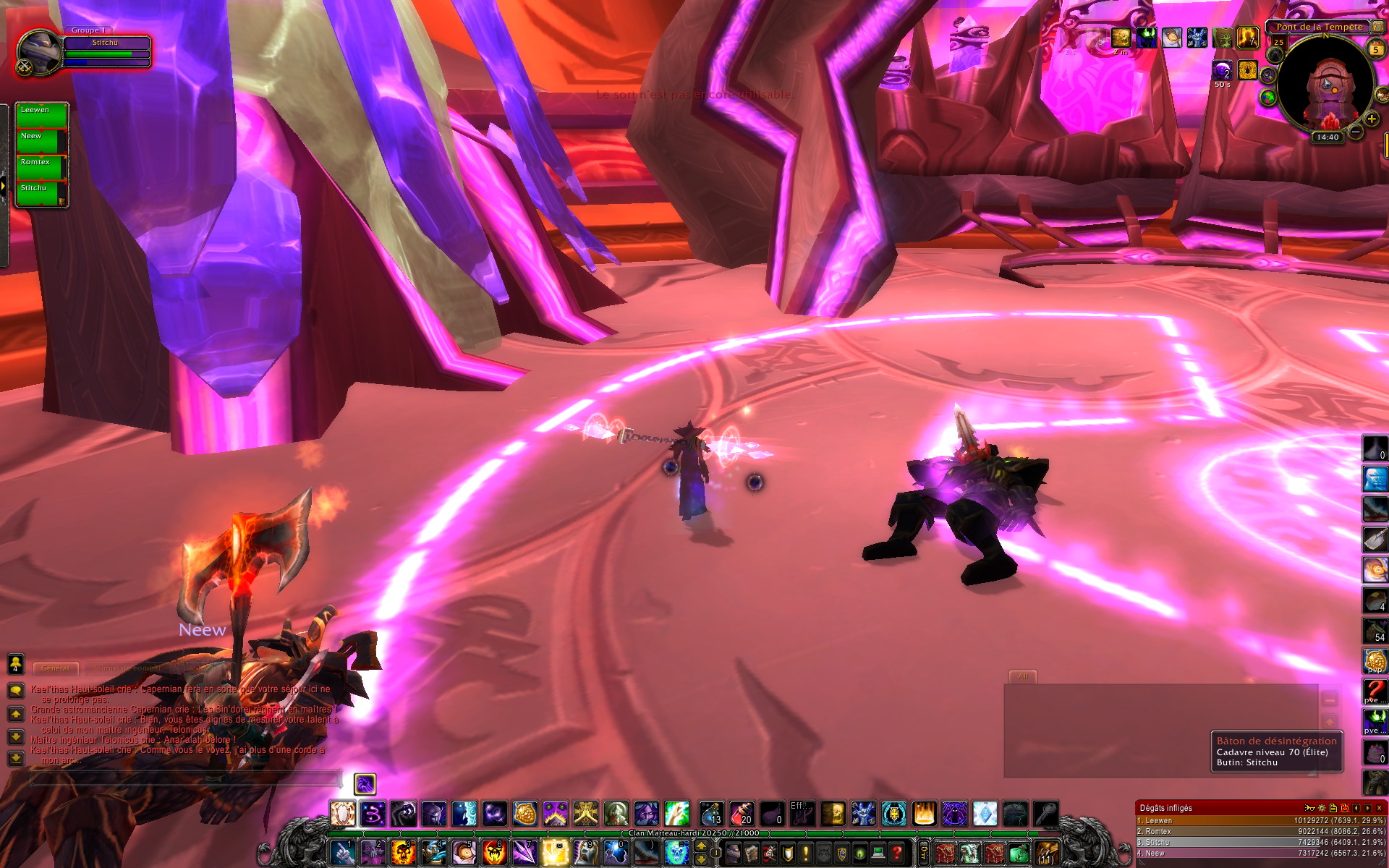The height and width of the screenshot is (868, 1389).
Task: Page the action bar up with arrow
Action: pyautogui.click(x=701, y=846)
